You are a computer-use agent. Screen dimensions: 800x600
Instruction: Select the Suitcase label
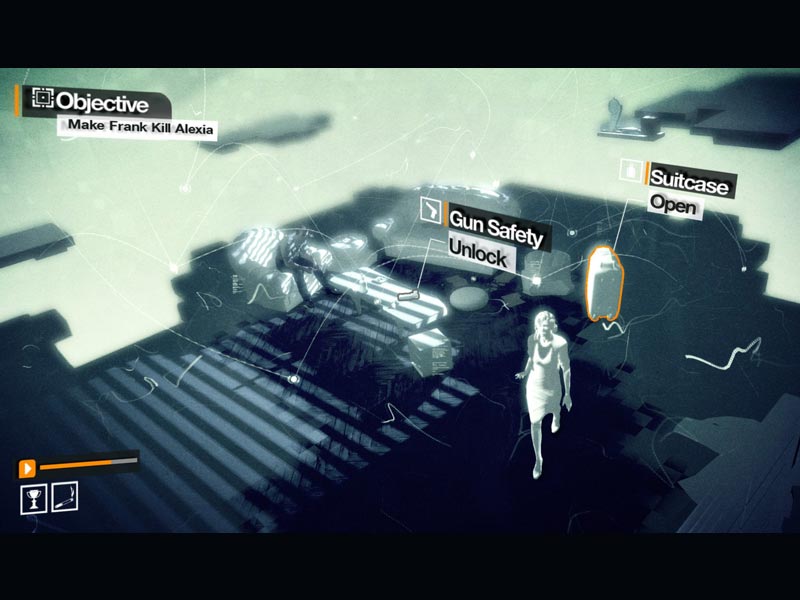(691, 181)
